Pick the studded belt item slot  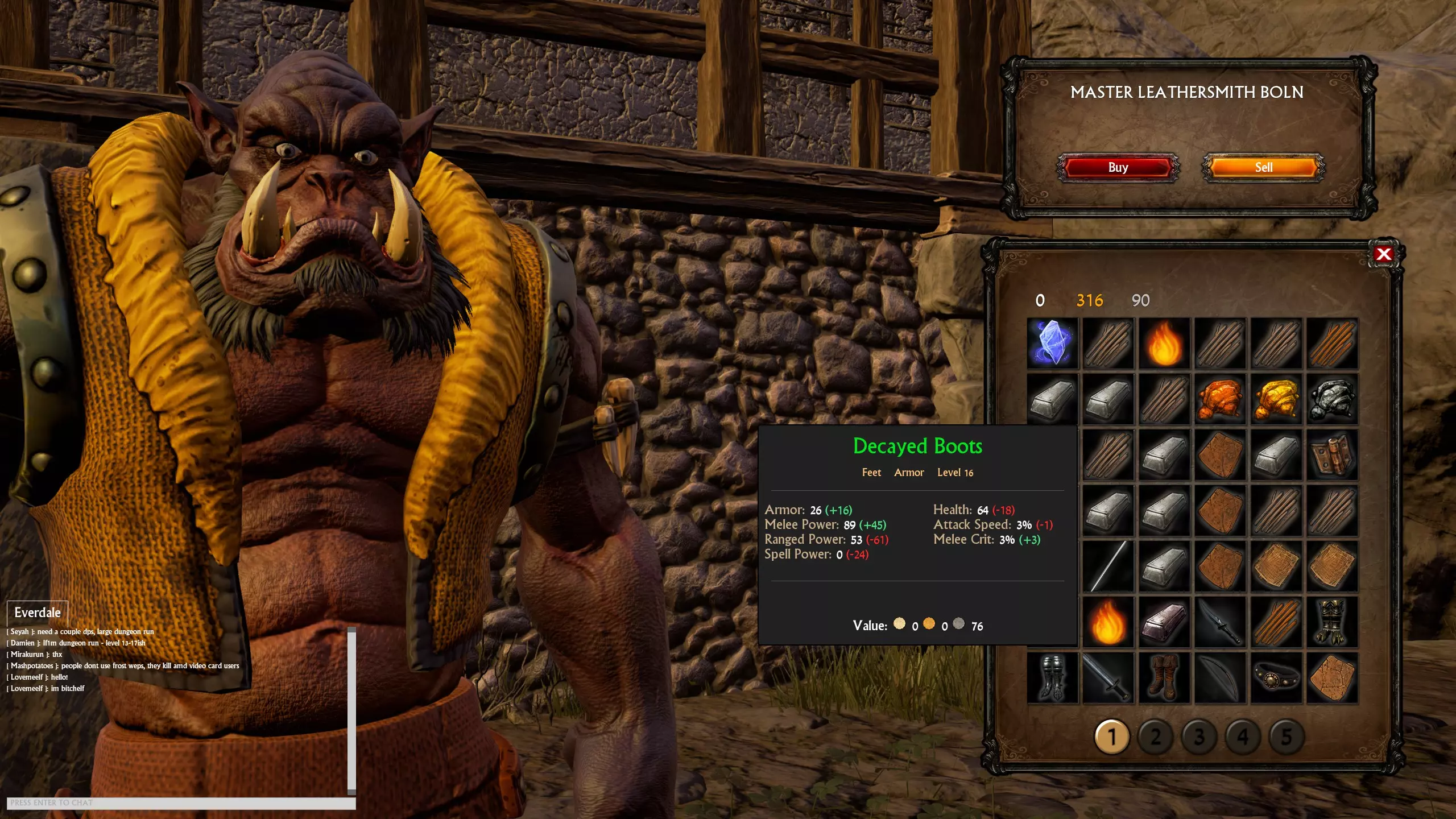point(1276,678)
